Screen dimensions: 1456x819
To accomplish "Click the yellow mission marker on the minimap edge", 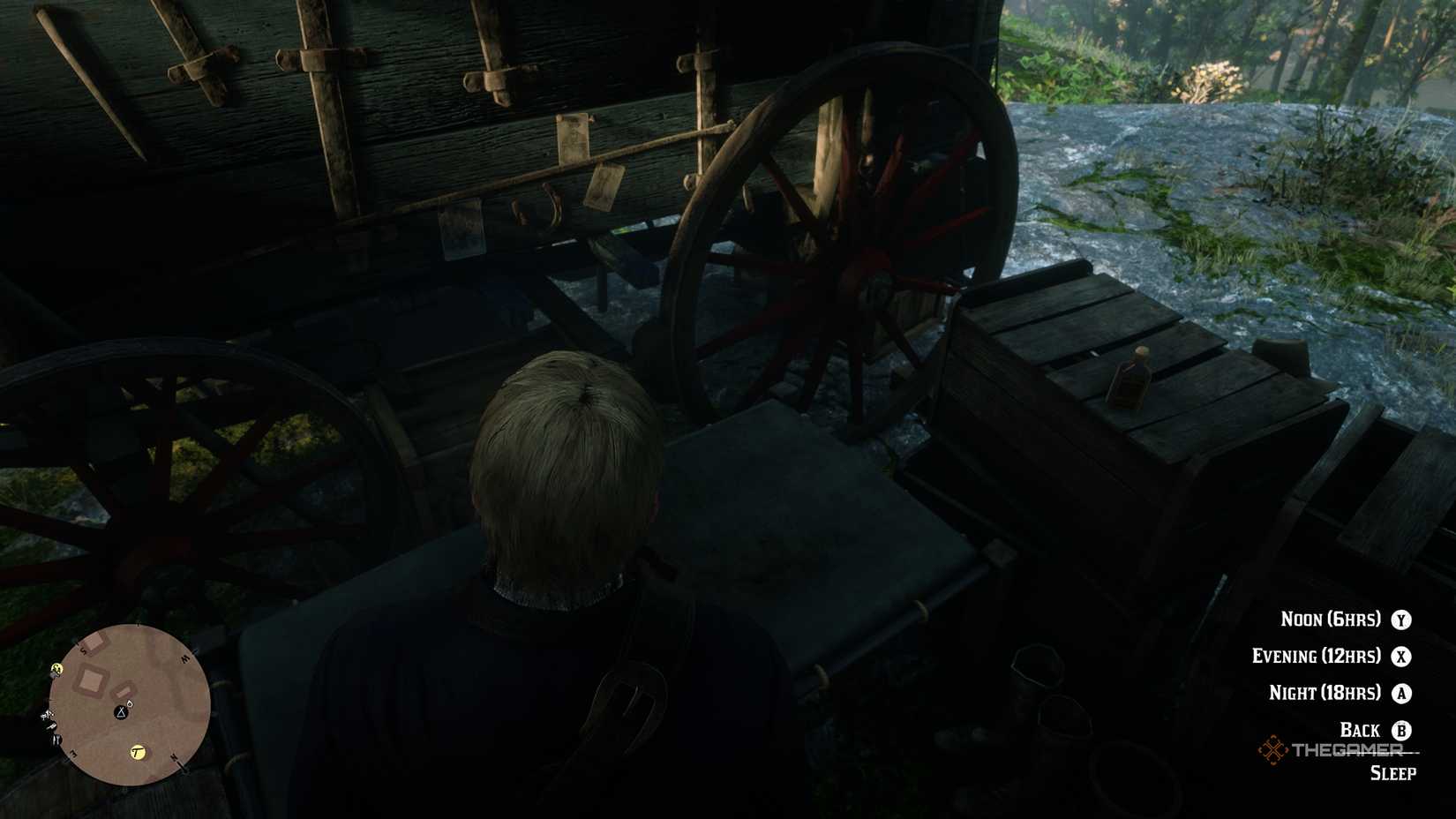I will coord(56,669).
